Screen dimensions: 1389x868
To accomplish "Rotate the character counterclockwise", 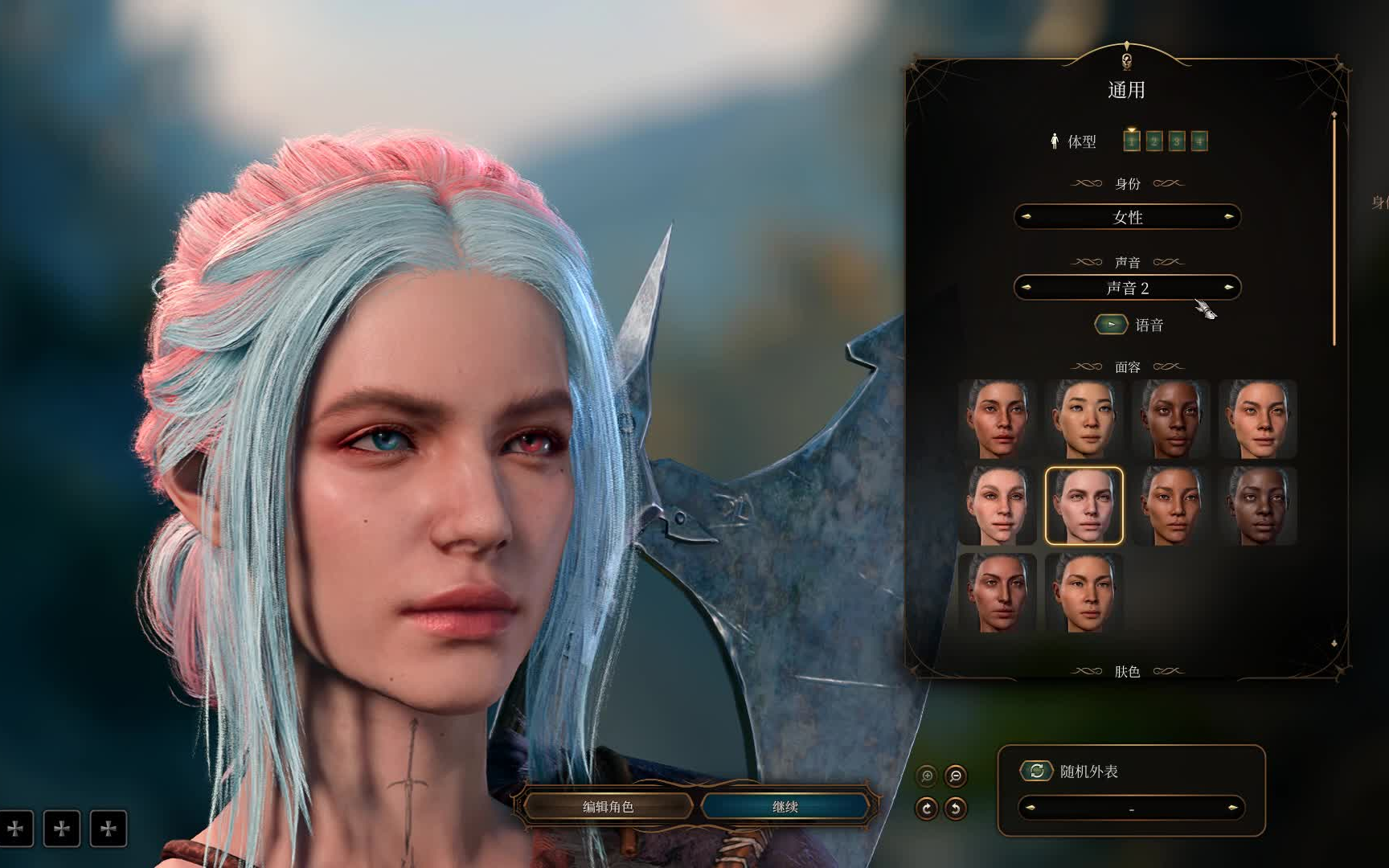I will (956, 809).
